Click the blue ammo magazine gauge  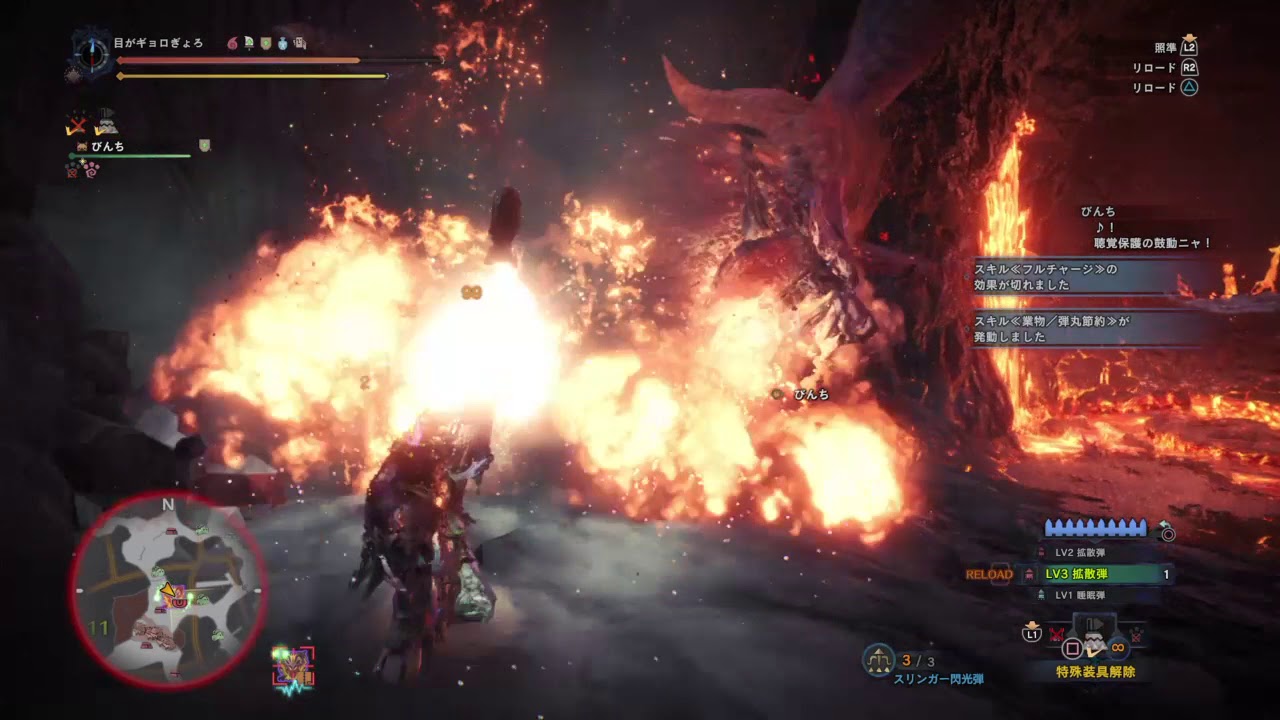coord(1095,528)
